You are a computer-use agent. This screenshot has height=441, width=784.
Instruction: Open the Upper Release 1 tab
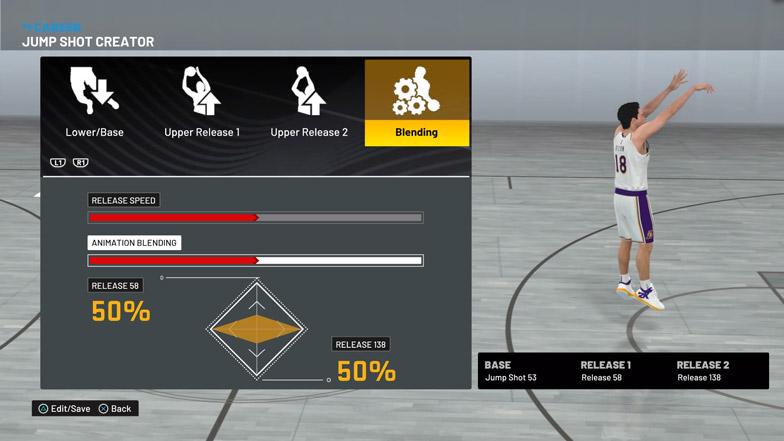coord(202,103)
